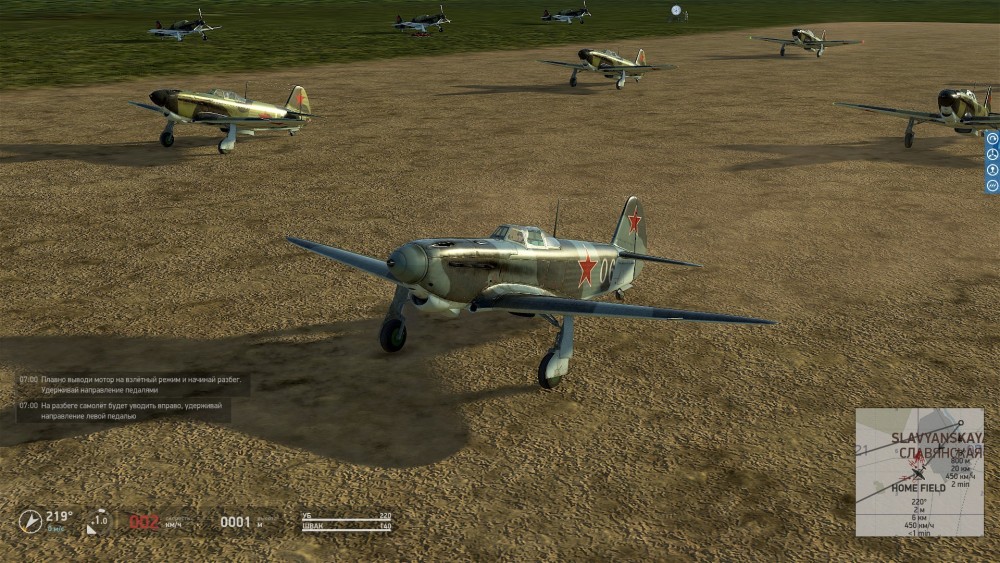This screenshot has height=563, width=1000.
Task: Click the pin-shaped icon in the blue side panel
Action: point(992,169)
